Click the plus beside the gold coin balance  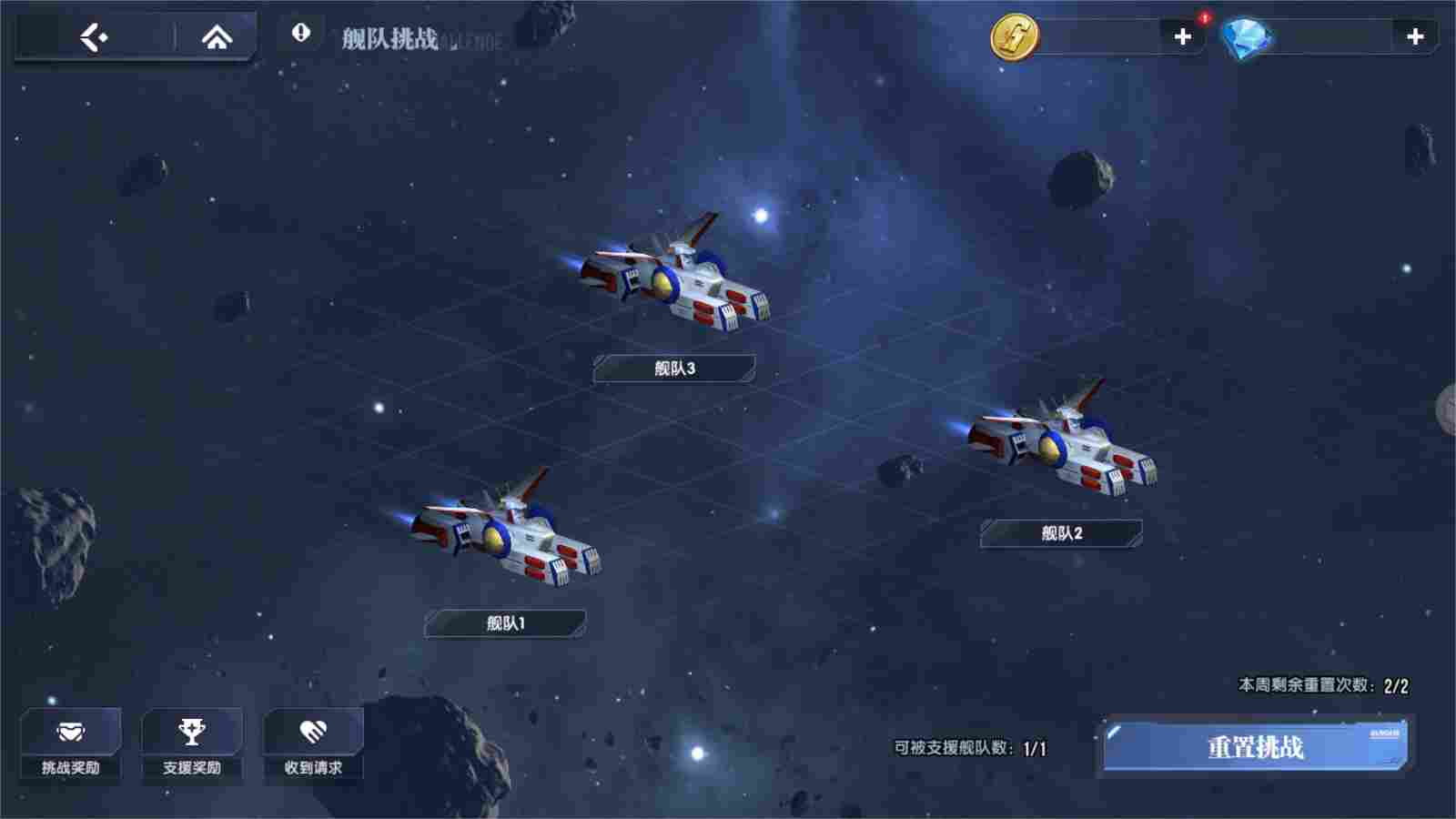[x=1184, y=38]
